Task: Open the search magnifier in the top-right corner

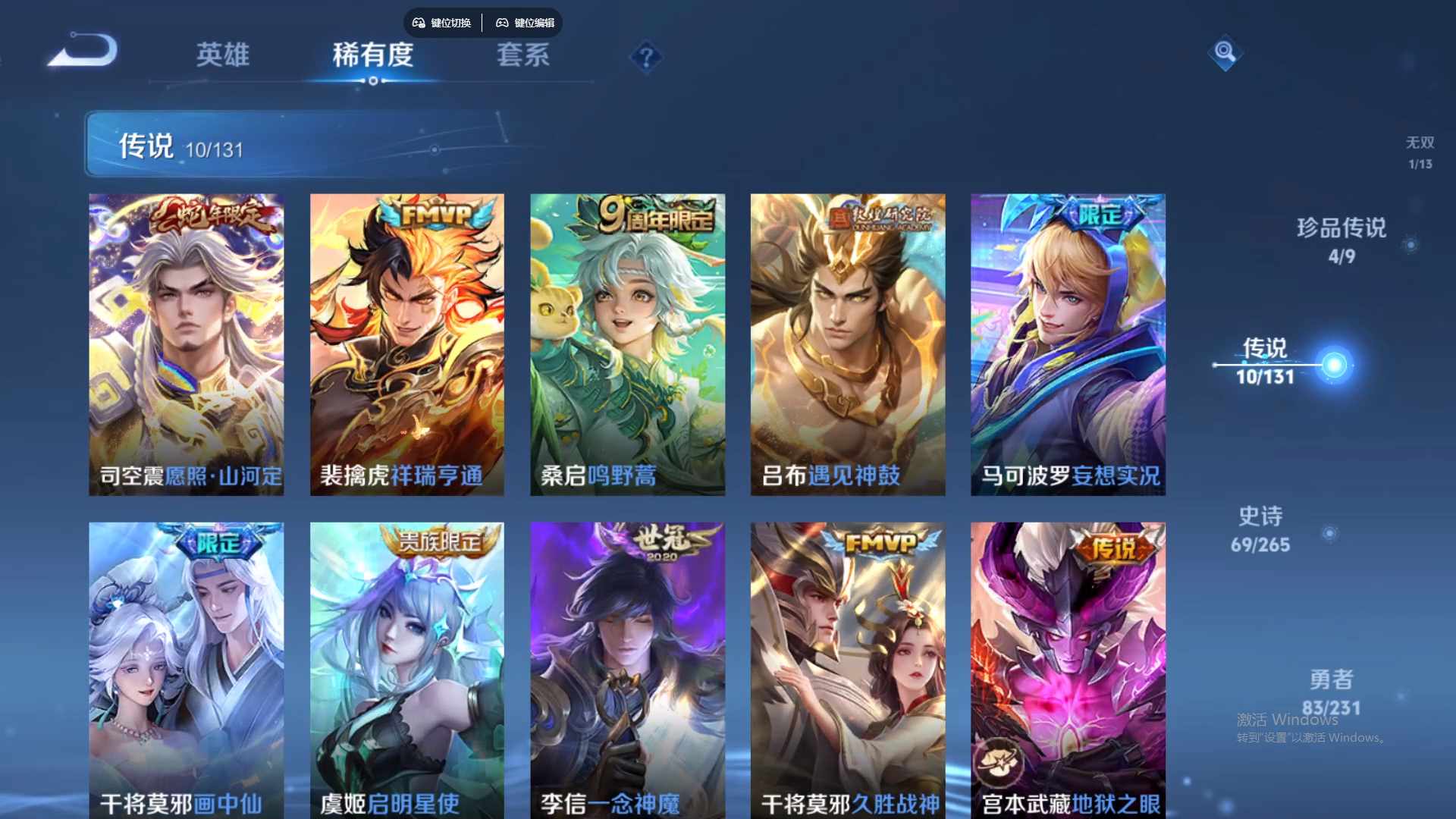Action: [1224, 54]
